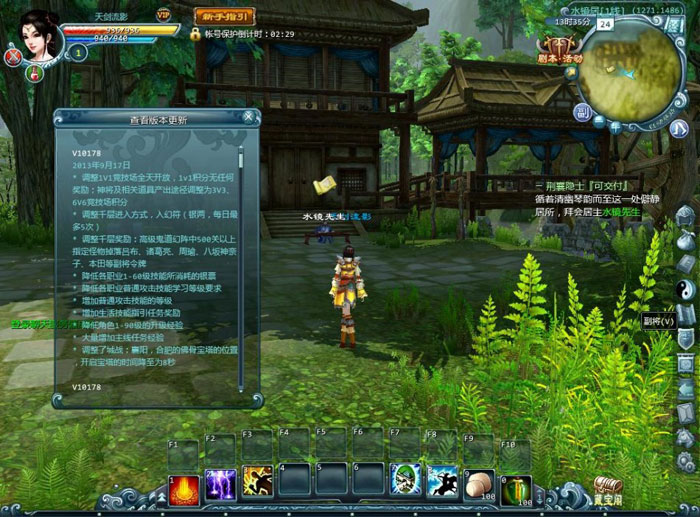Open the 新手指引 beginner guide
The image size is (700, 517).
(x=226, y=16)
